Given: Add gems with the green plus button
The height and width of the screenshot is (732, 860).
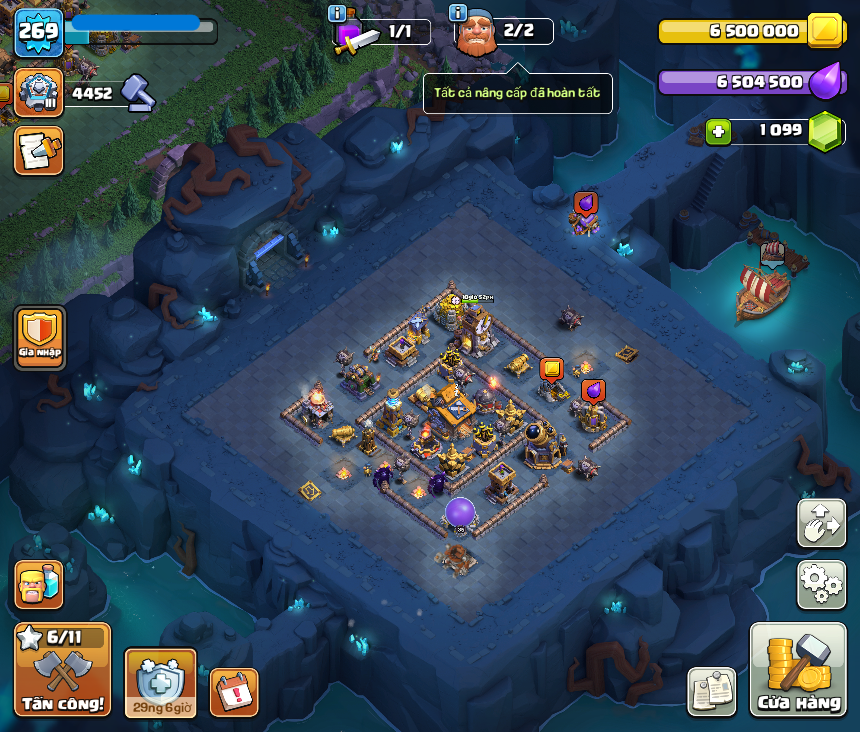Looking at the screenshot, I should pos(717,131).
